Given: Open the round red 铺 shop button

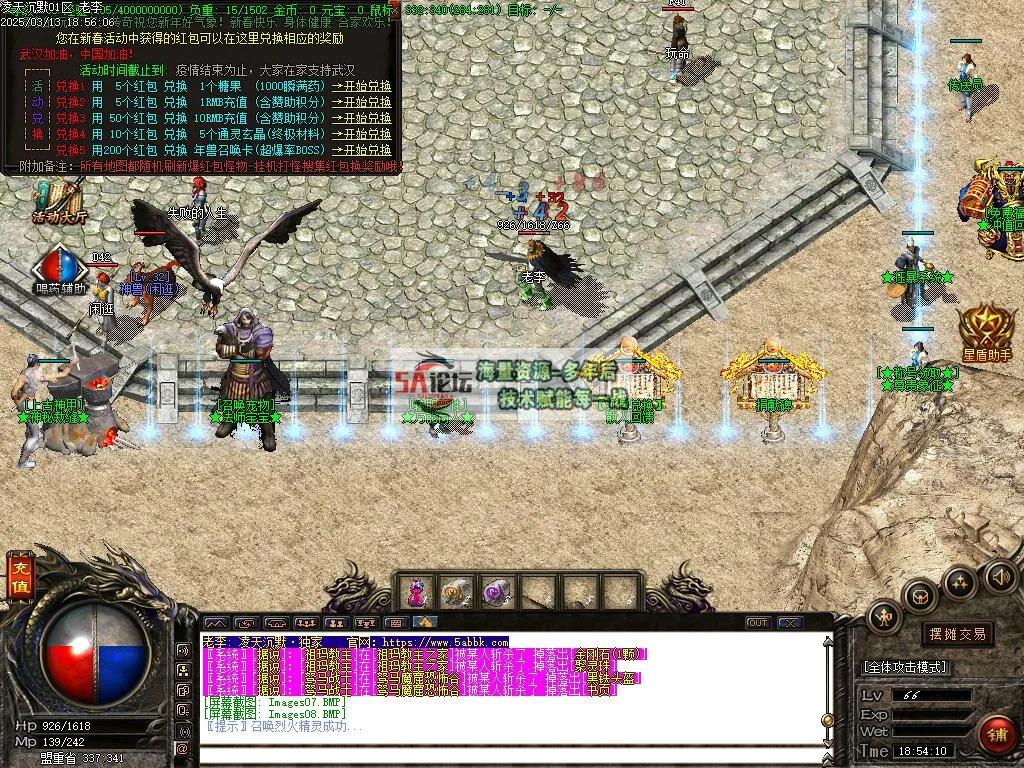Looking at the screenshot, I should [996, 733].
